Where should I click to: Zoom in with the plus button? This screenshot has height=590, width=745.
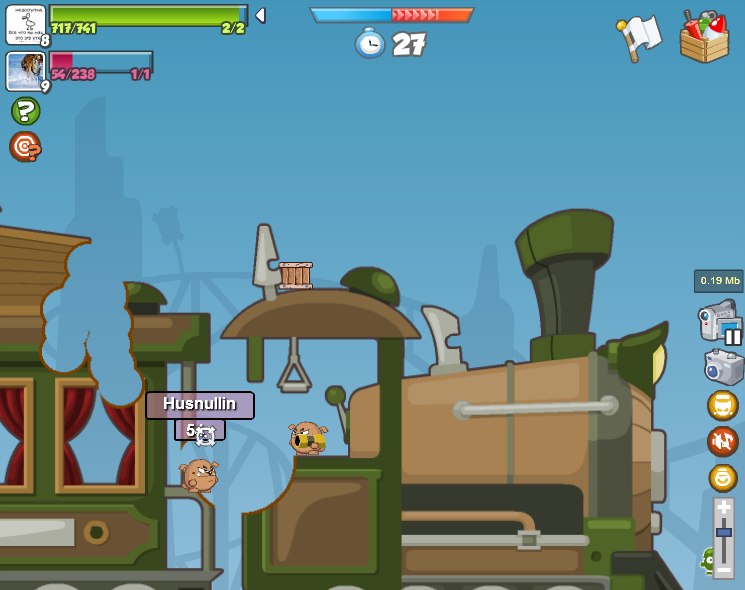tap(724, 509)
